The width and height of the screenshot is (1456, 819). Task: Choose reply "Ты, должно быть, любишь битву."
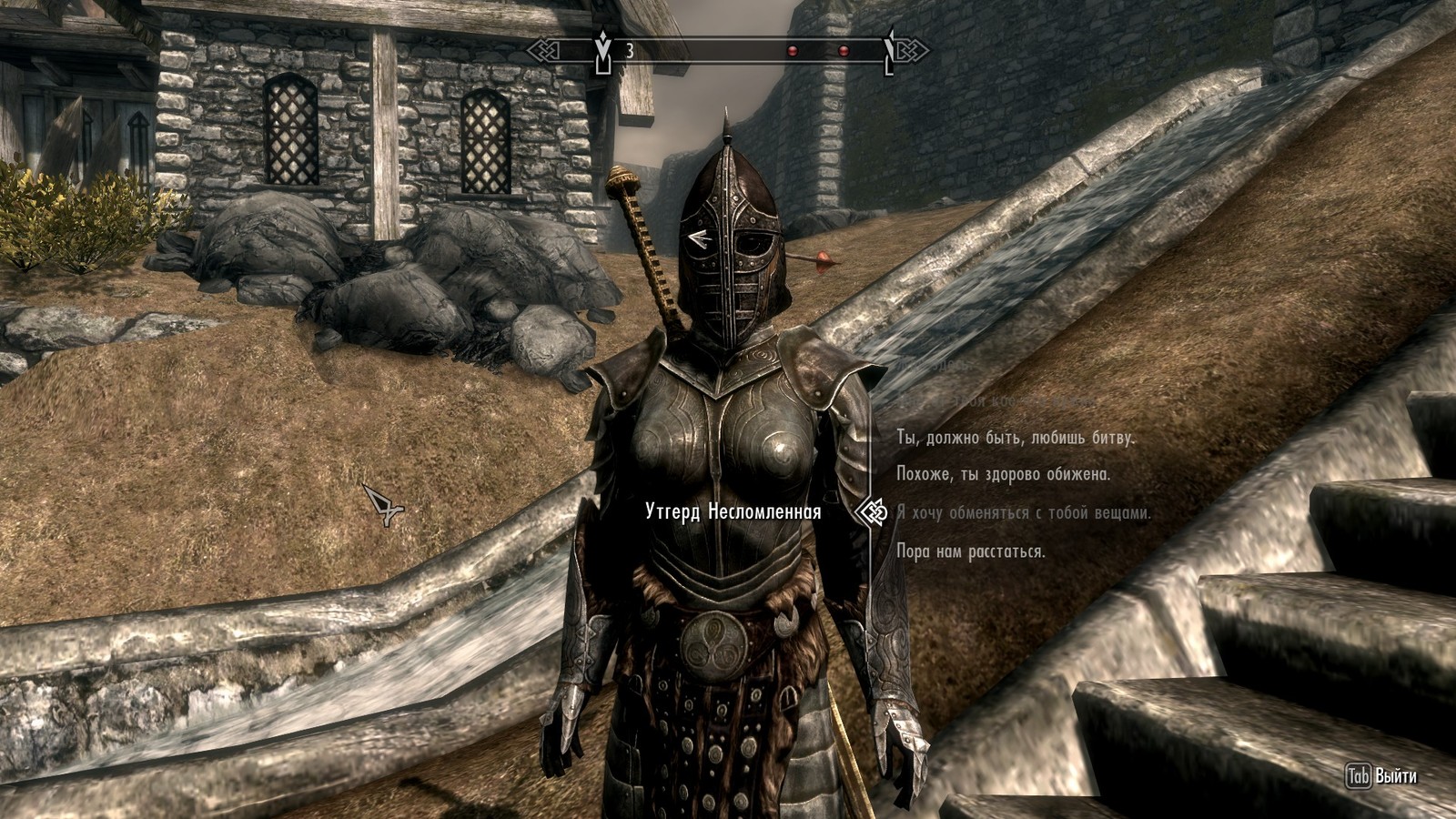pos(1016,438)
